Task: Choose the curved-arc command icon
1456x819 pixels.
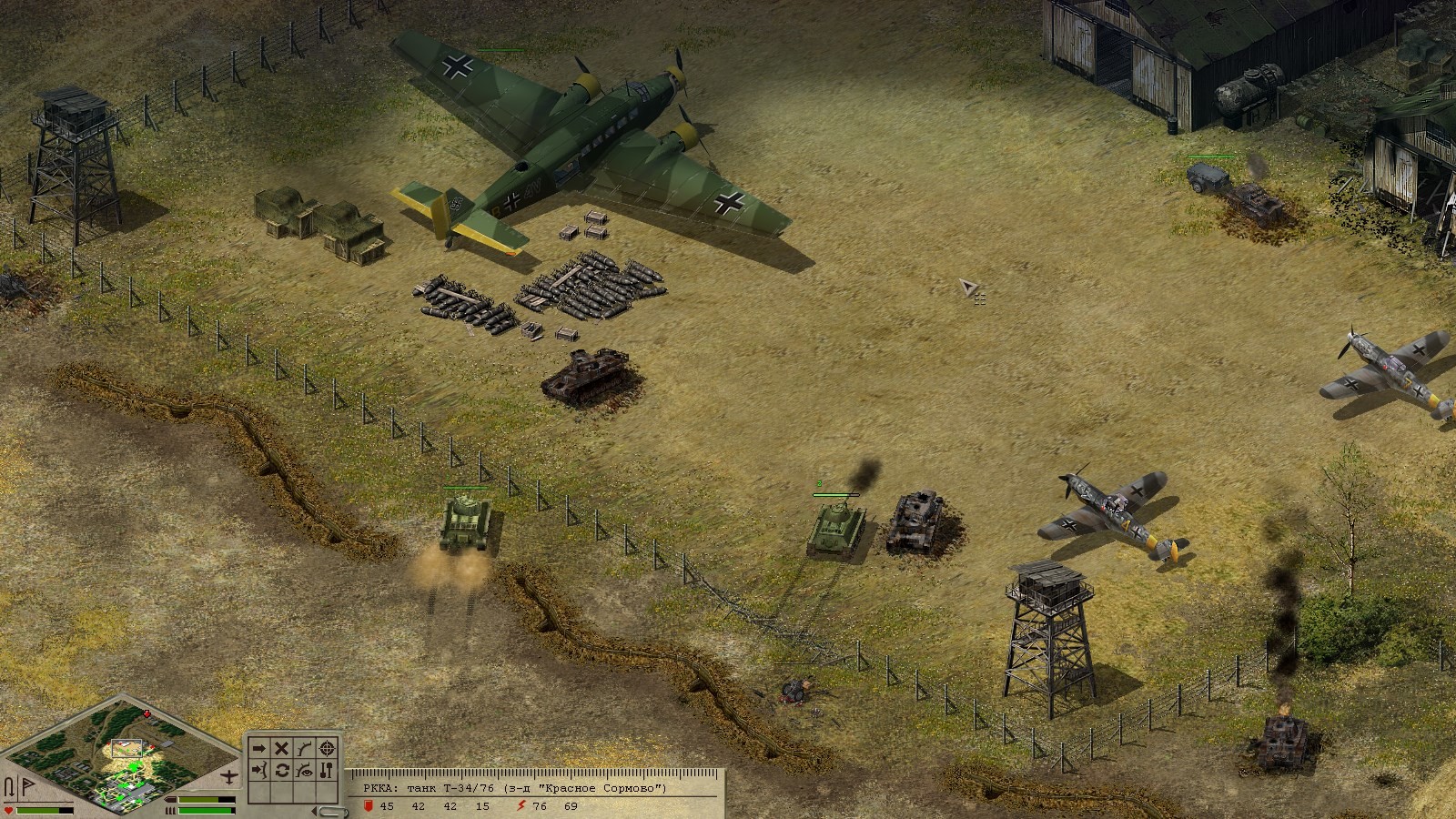Action: tap(305, 748)
